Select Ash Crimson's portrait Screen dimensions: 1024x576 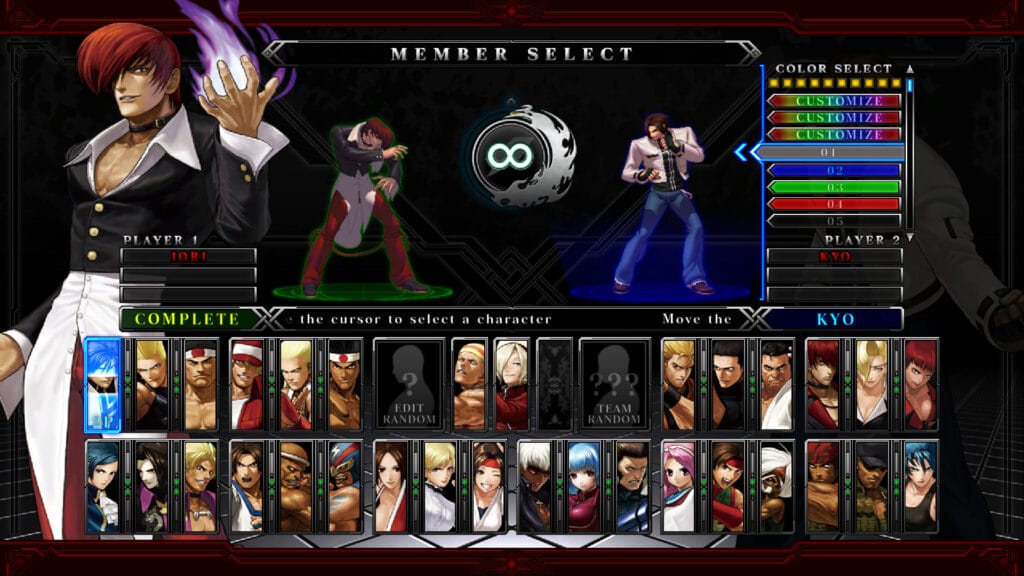coord(510,384)
